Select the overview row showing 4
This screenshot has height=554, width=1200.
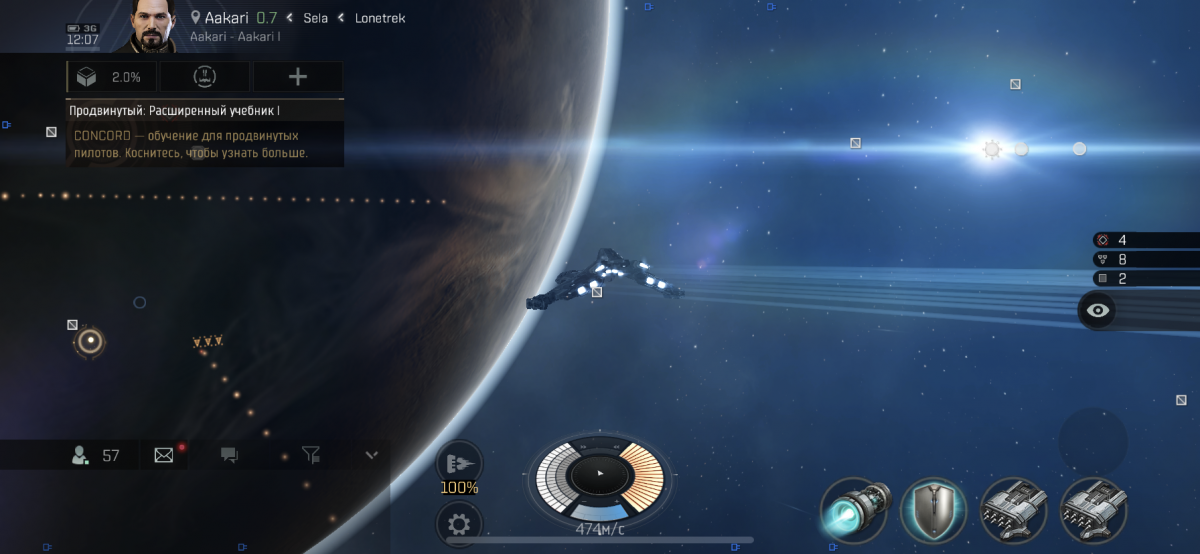[x=1145, y=240]
